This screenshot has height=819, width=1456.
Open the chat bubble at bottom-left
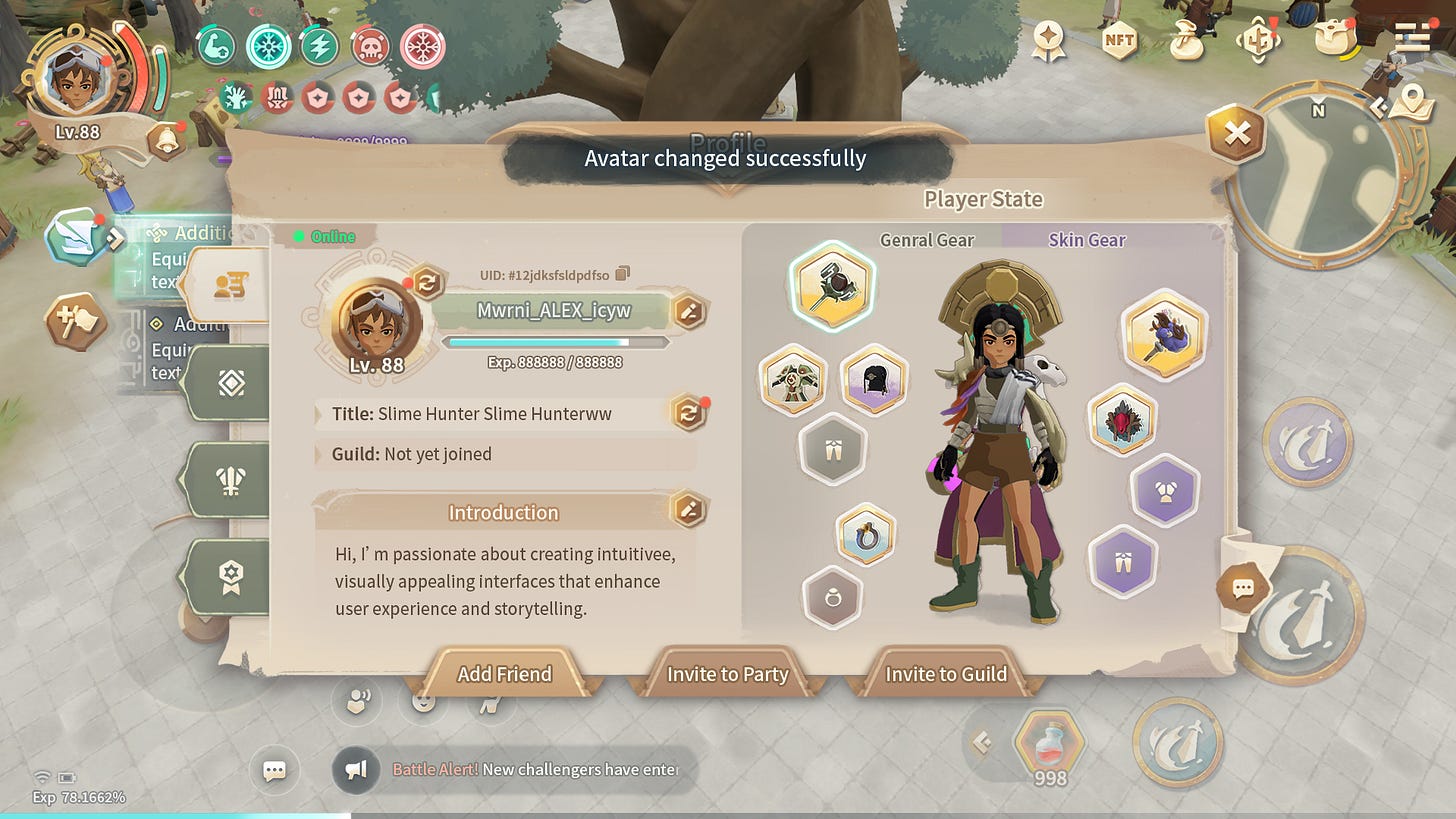[x=275, y=771]
